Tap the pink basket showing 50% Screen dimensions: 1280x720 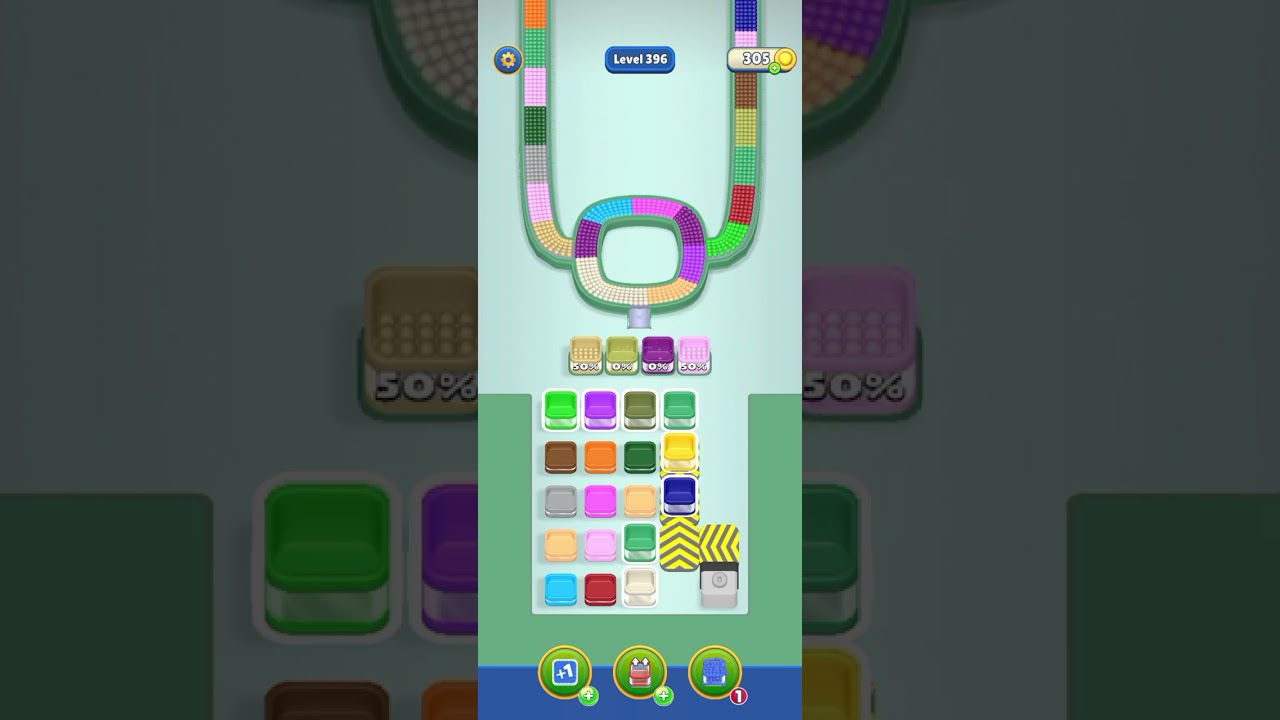click(693, 355)
